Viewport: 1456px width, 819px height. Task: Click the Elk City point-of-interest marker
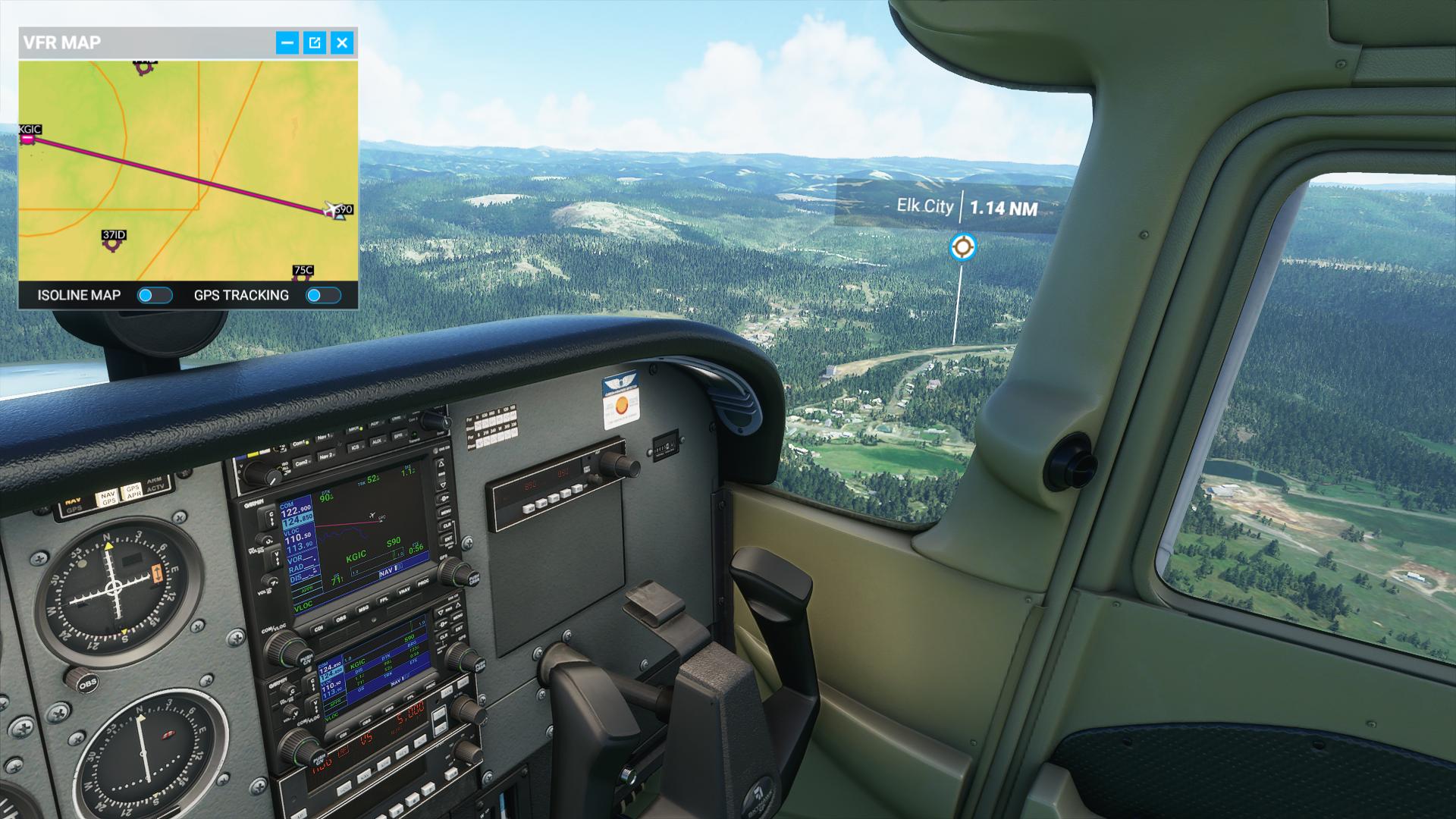tap(962, 246)
